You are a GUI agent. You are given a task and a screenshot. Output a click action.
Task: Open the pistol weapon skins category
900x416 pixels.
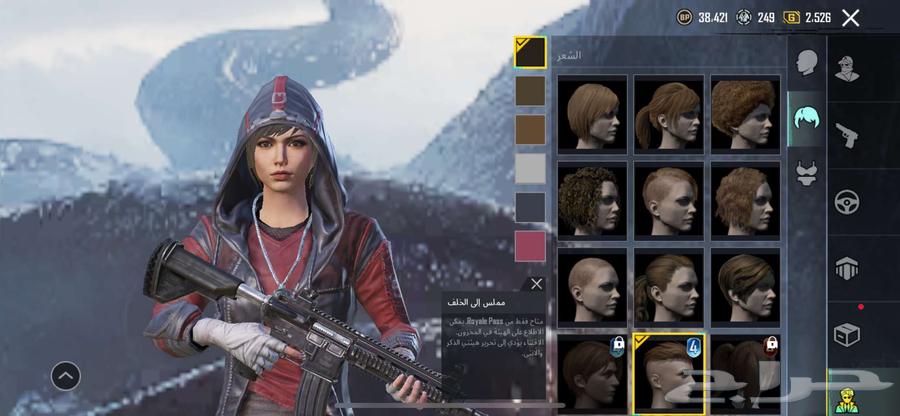846,134
